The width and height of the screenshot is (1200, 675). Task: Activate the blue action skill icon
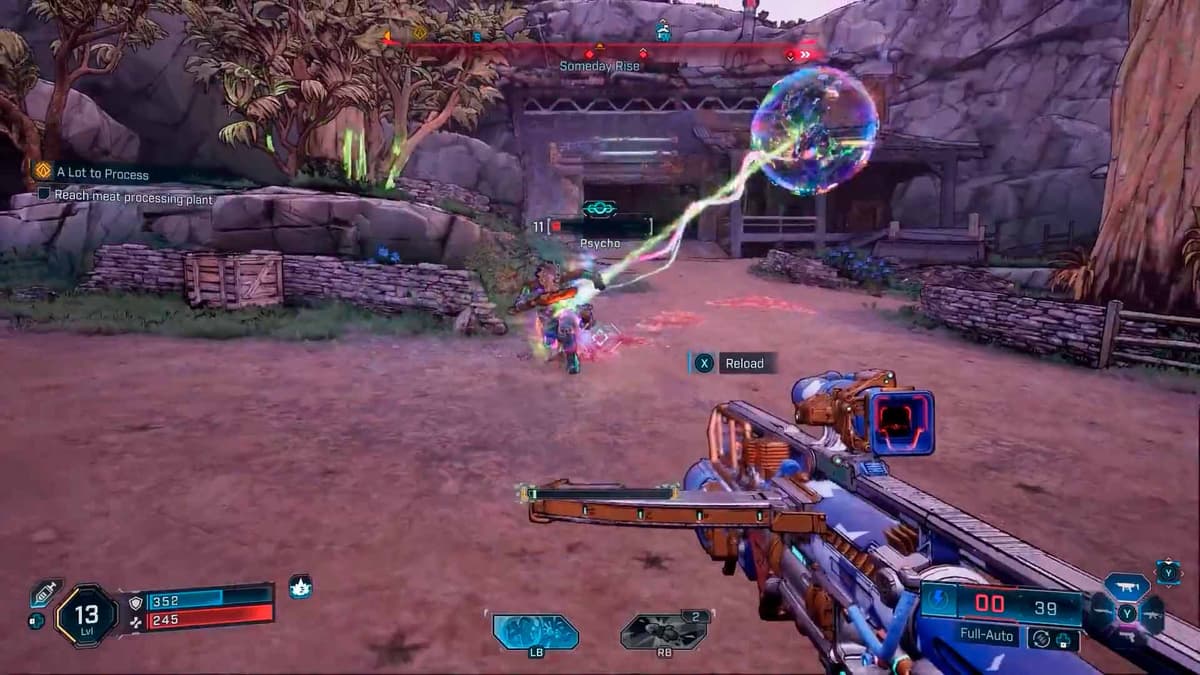(x=535, y=631)
